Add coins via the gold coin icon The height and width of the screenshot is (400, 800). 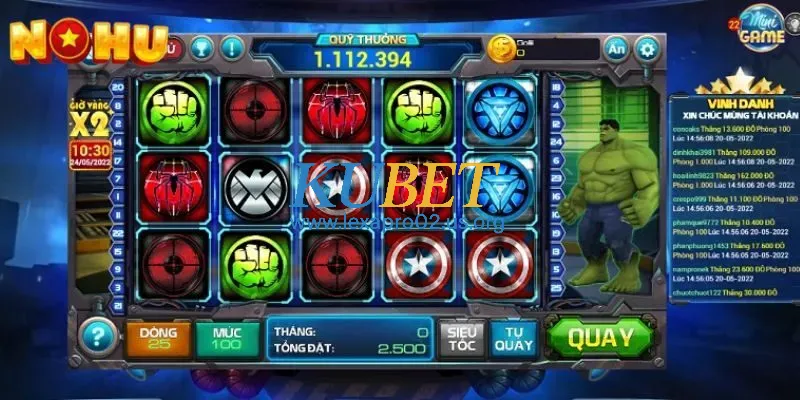pyautogui.click(x=499, y=47)
